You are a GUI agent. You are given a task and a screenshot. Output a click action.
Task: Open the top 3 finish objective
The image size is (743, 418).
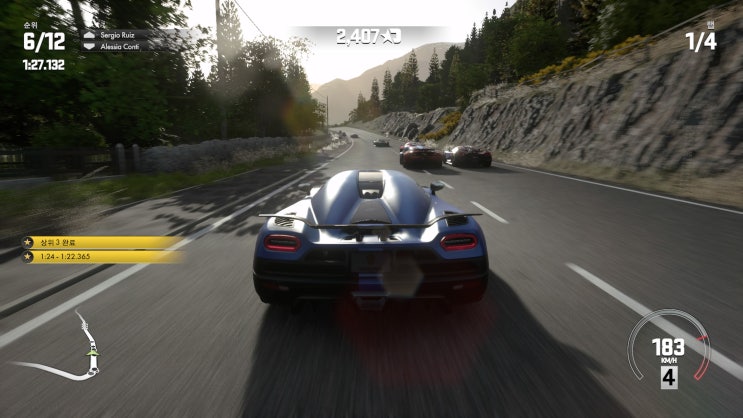click(x=100, y=242)
